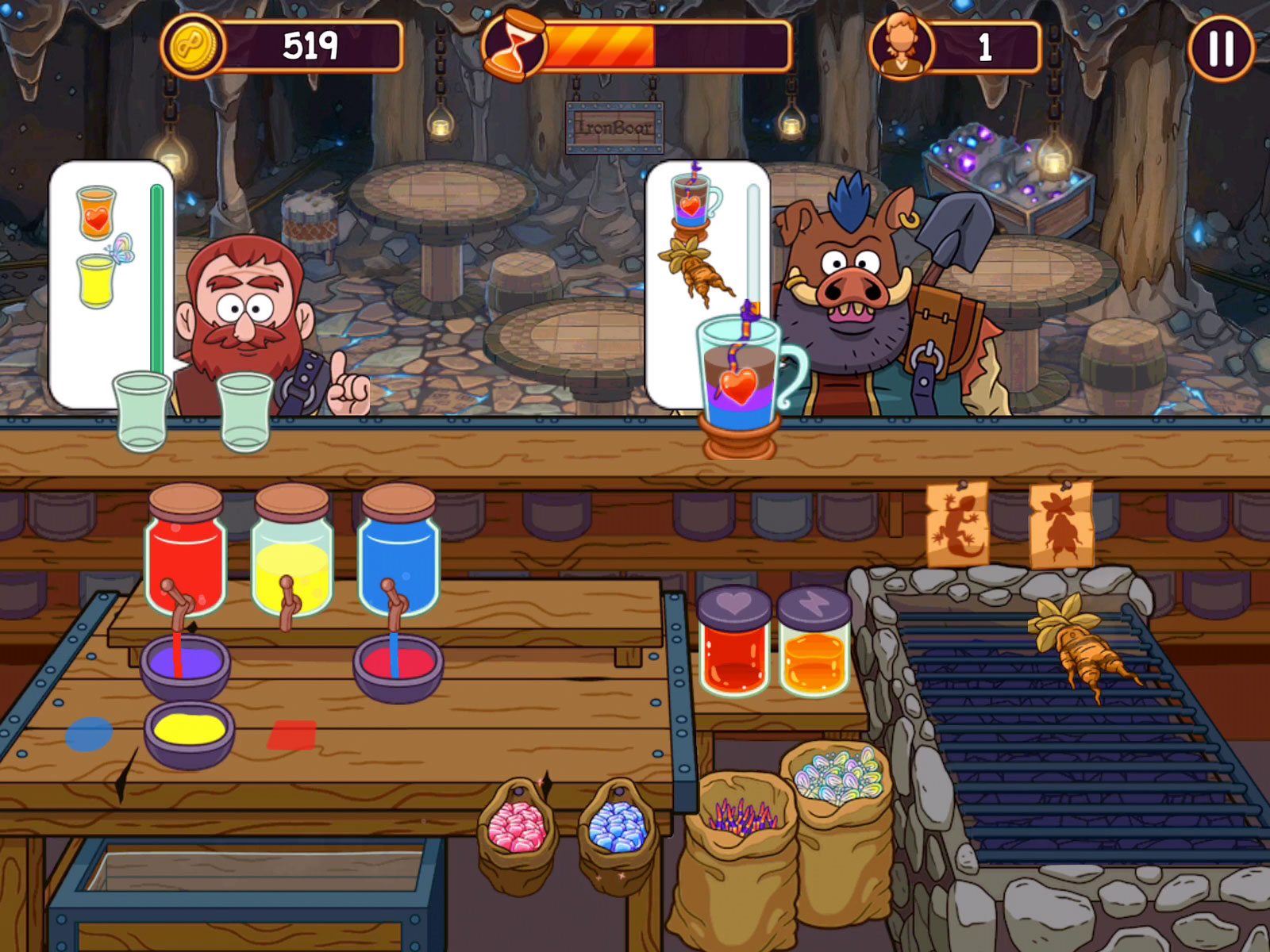The height and width of the screenshot is (952, 1270).
Task: Select the lizard recipe poster
Action: pos(957,524)
